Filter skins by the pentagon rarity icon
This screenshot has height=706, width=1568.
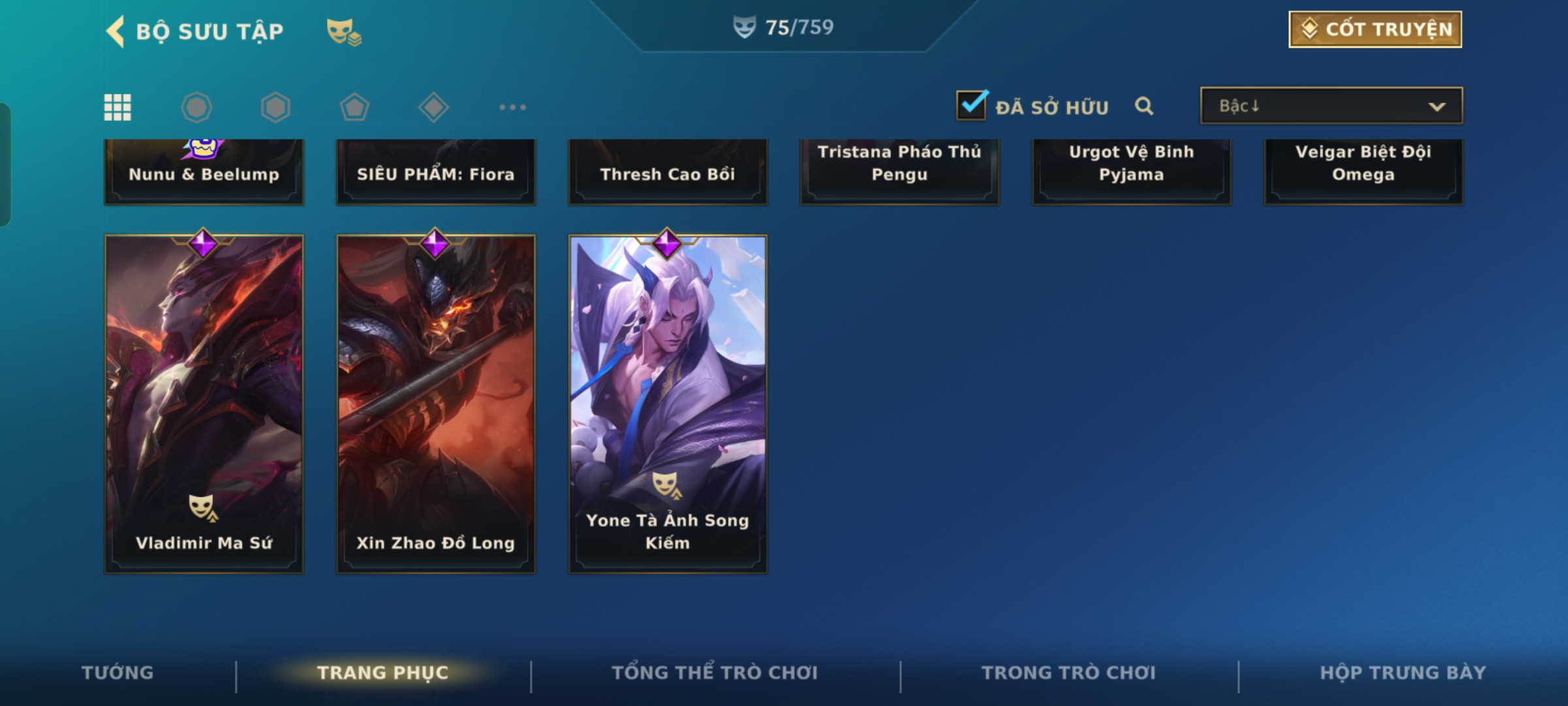(x=354, y=107)
